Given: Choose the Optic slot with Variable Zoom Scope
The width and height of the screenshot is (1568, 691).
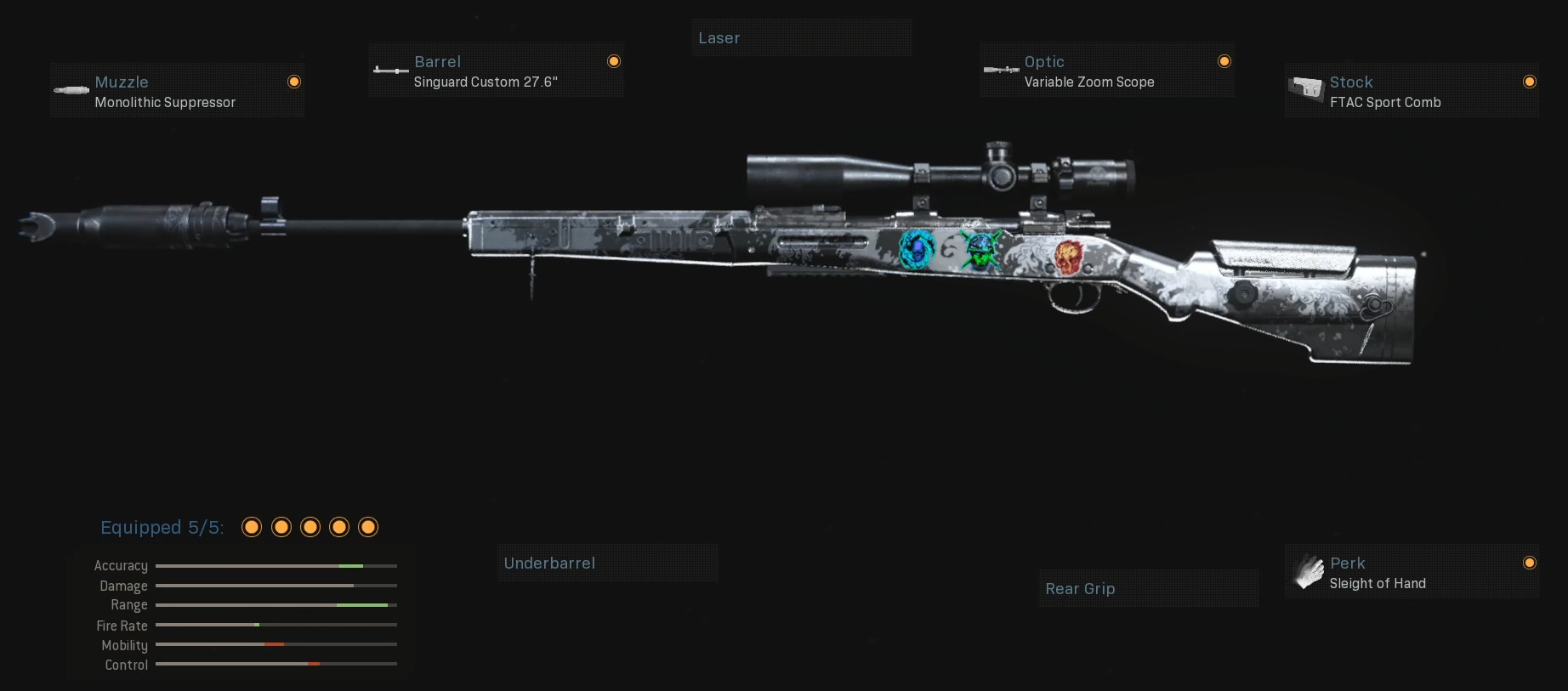Looking at the screenshot, I should pos(1105,71).
